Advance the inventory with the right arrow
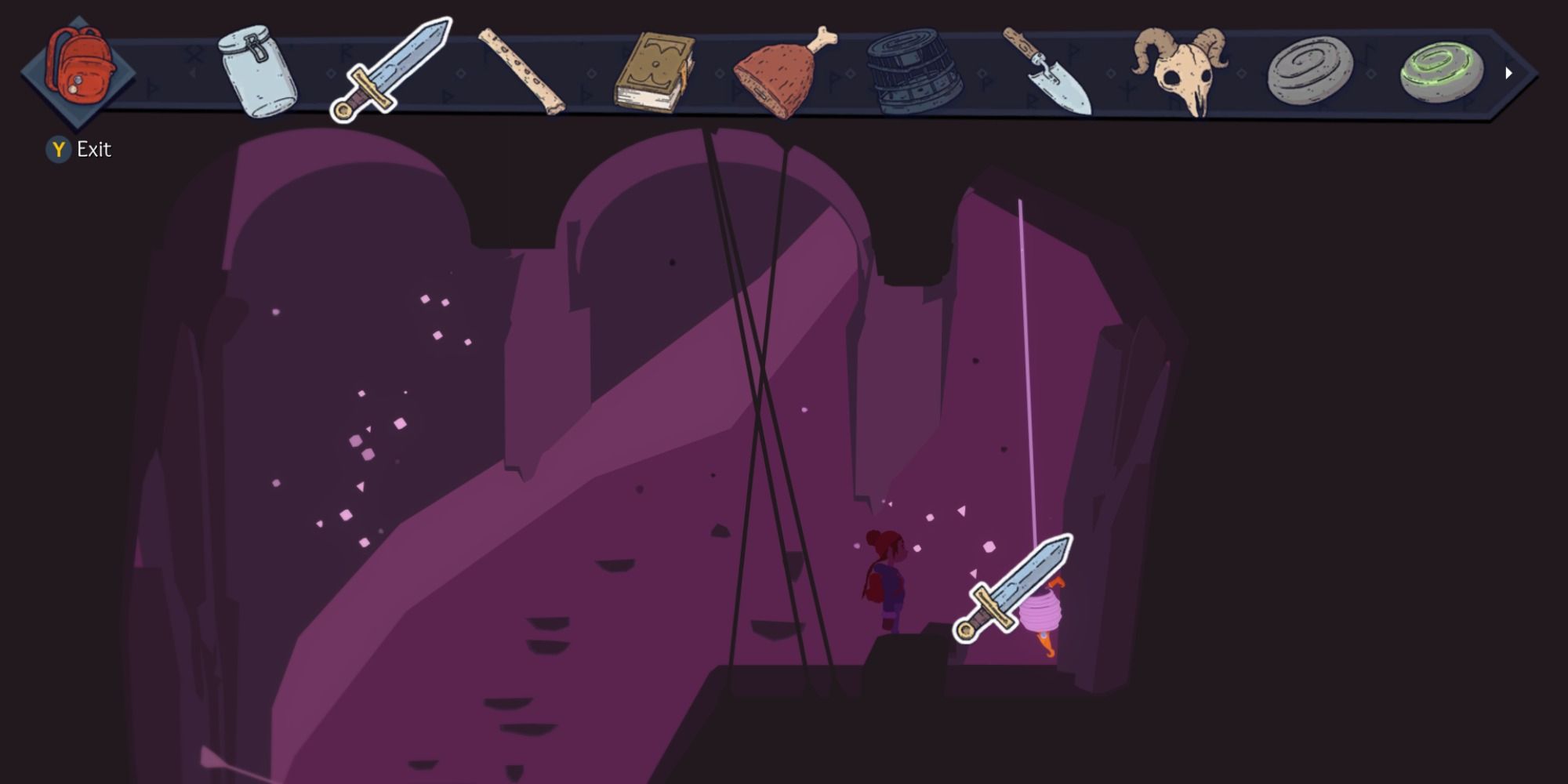 [1507, 72]
